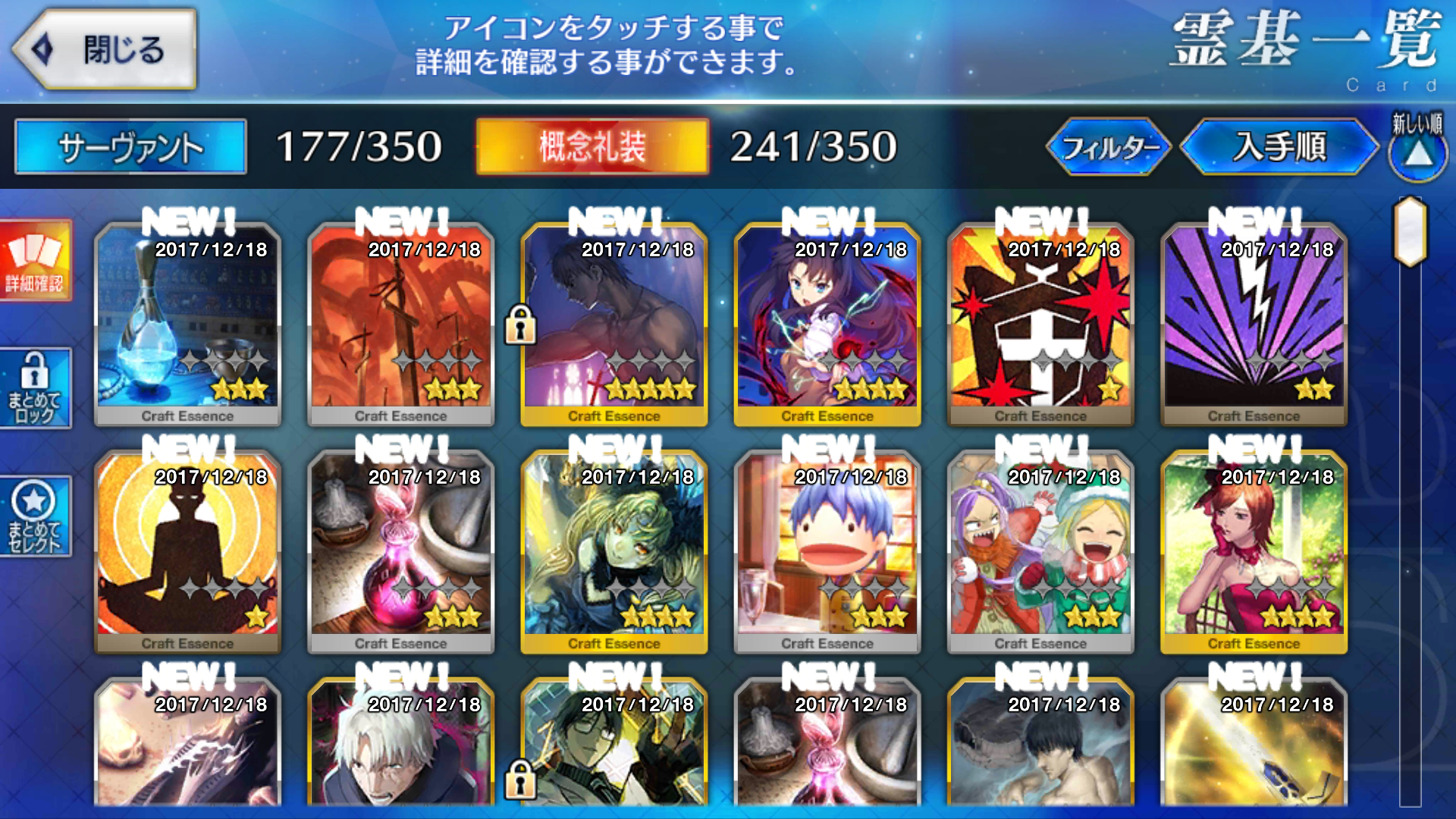The width and height of the screenshot is (1456, 819).
Task: Select the meditating silhouette Craft Essence
Action: click(187, 550)
